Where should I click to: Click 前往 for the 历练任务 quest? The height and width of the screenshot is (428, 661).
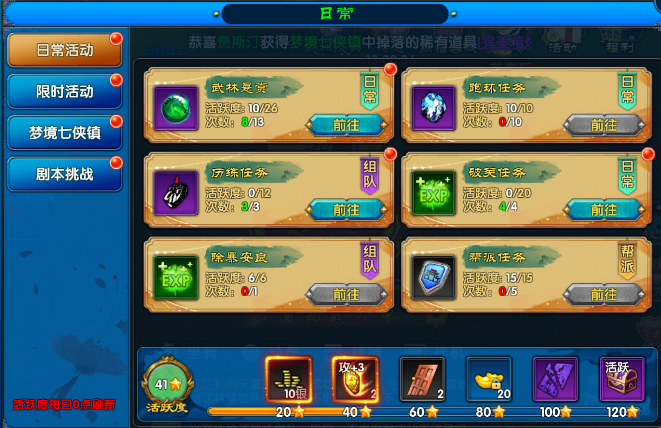click(x=347, y=209)
